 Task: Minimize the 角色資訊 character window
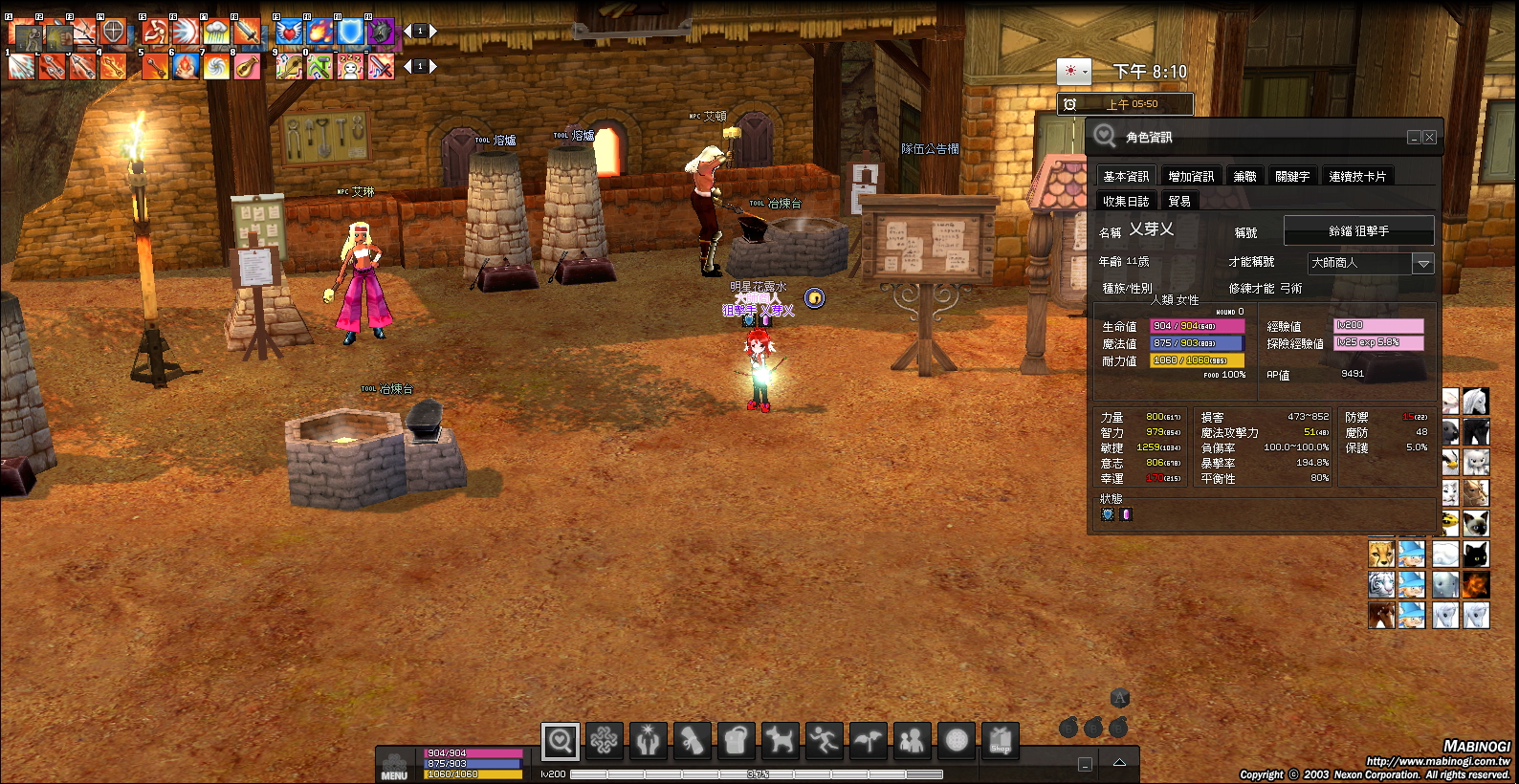(1414, 138)
